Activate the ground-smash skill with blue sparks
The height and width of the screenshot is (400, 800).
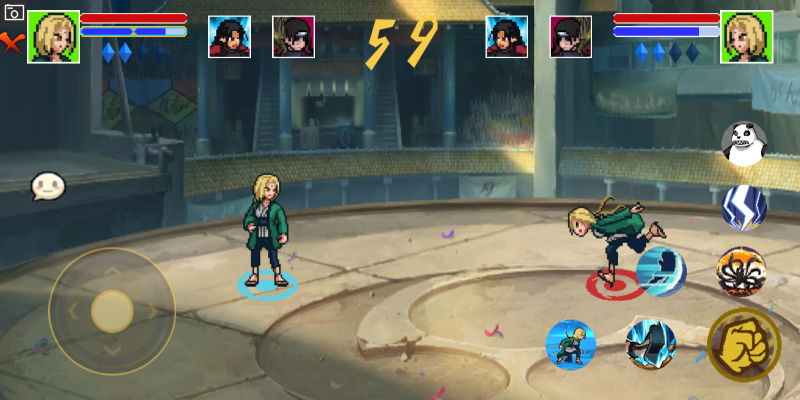[x=650, y=344]
